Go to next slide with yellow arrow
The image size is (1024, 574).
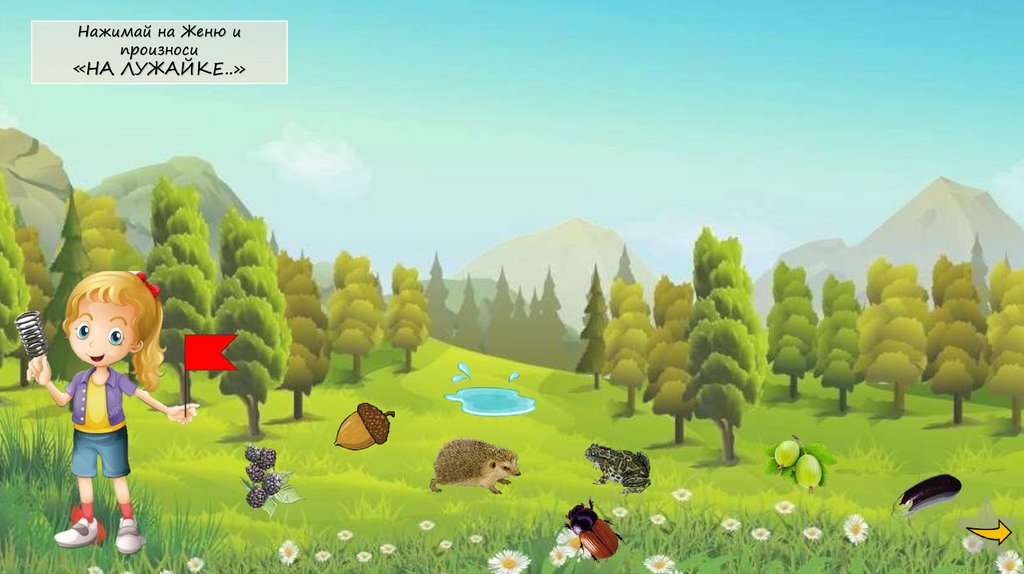tap(991, 533)
